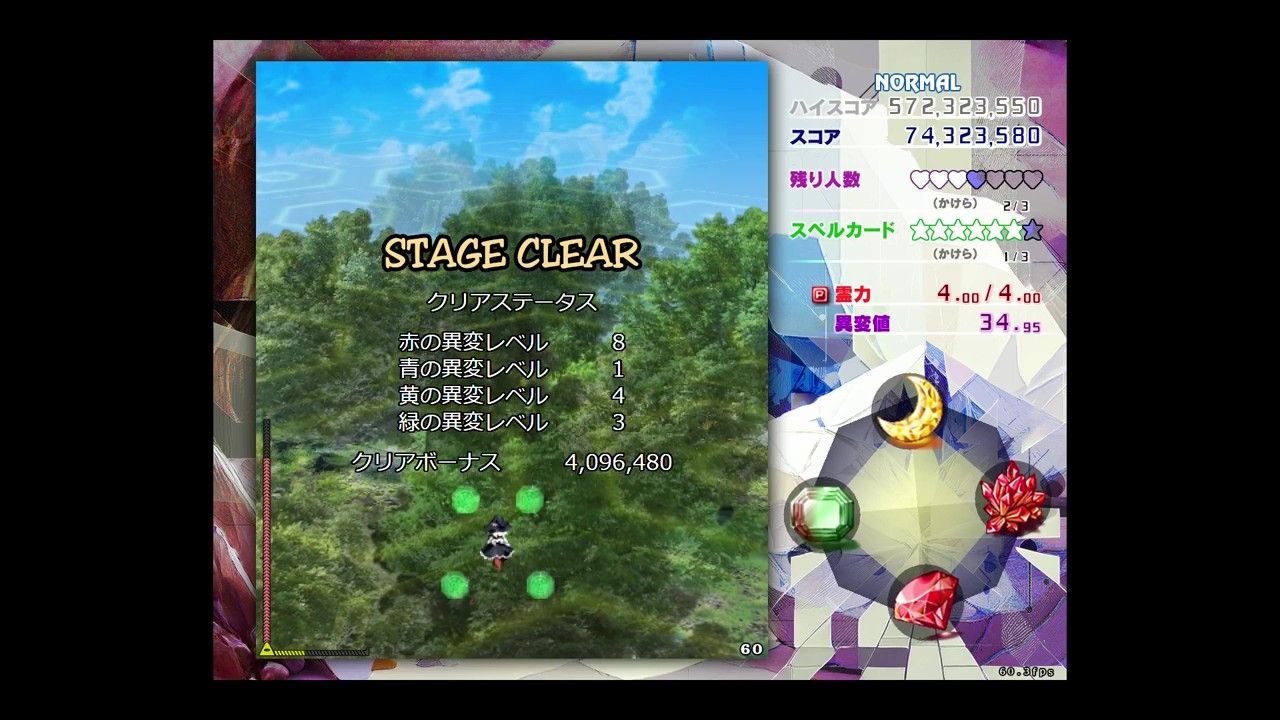Click the red crystal cluster icon
Viewport: 1280px width, 720px height.
(x=1012, y=498)
